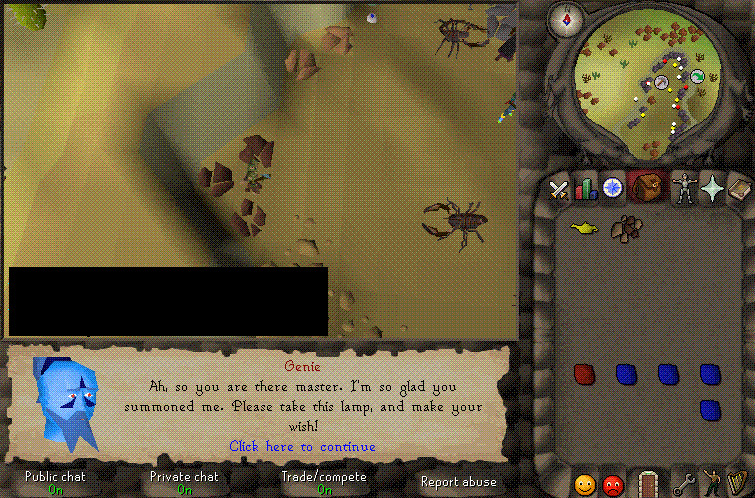The width and height of the screenshot is (755, 498).
Task: Open the magic spellbook tab
Action: [x=739, y=187]
